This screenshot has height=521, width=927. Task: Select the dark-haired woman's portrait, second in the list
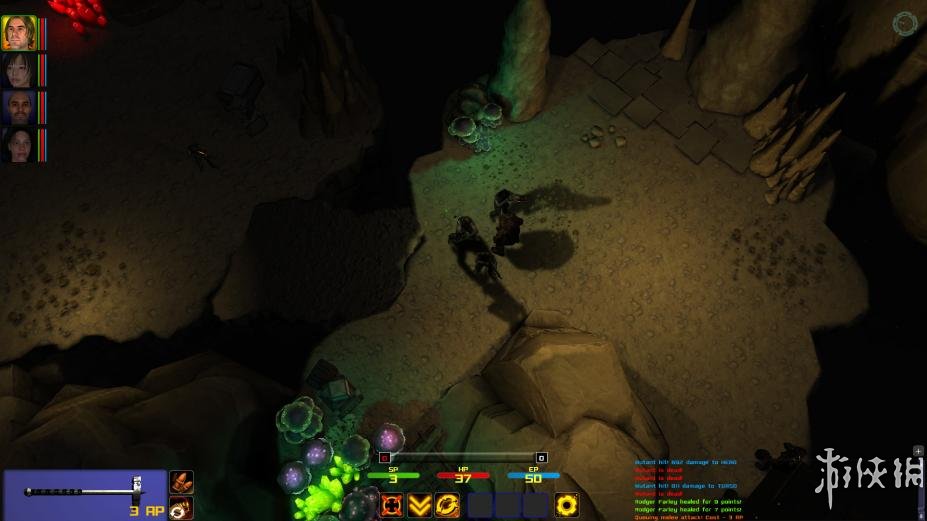pyautogui.click(x=19, y=69)
